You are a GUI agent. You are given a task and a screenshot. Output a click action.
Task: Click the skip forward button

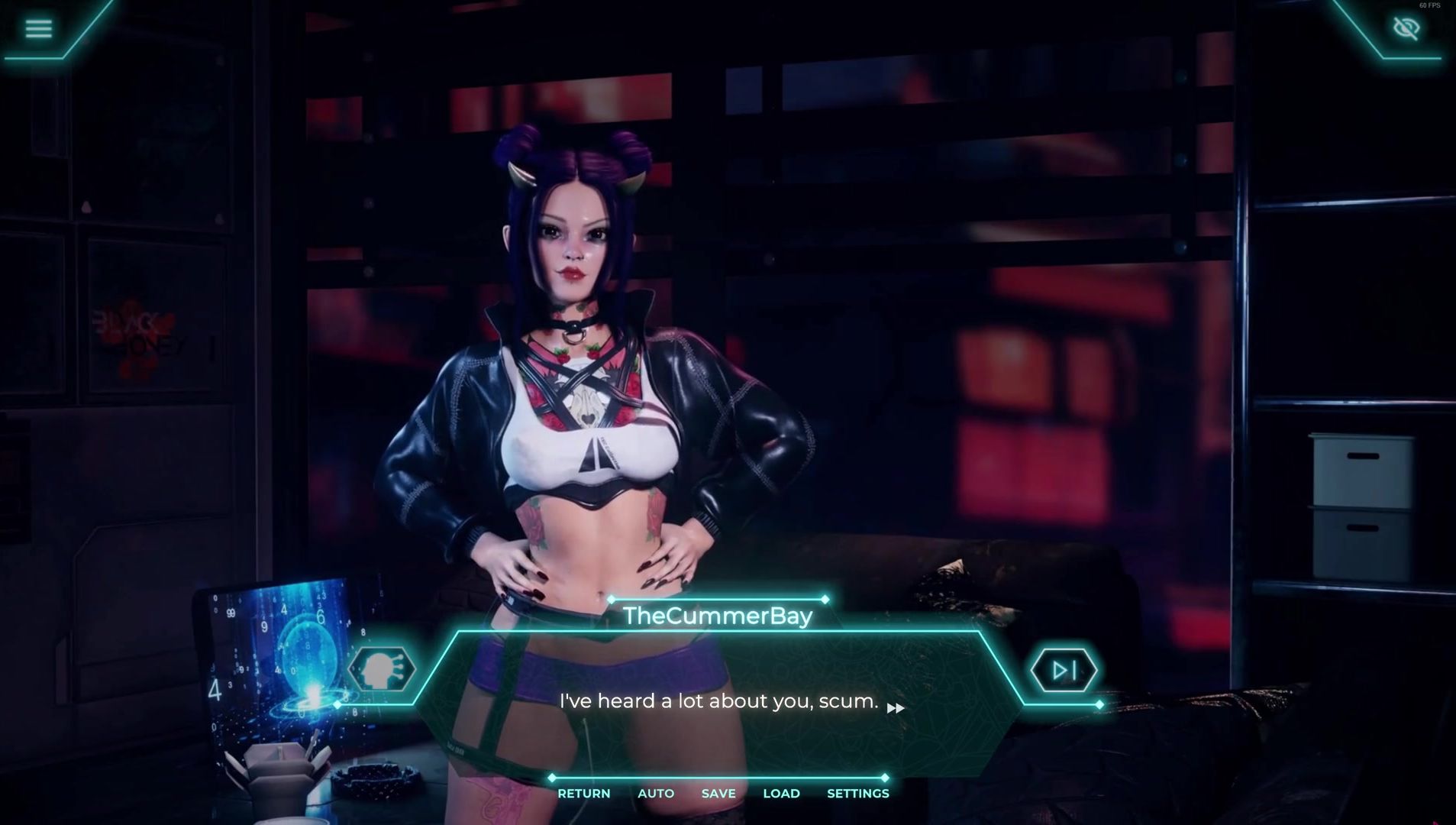click(x=1064, y=671)
